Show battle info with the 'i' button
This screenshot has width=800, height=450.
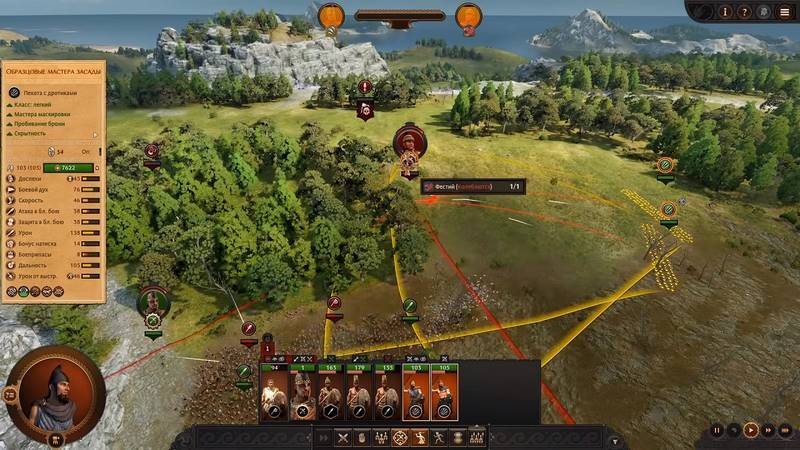point(725,12)
